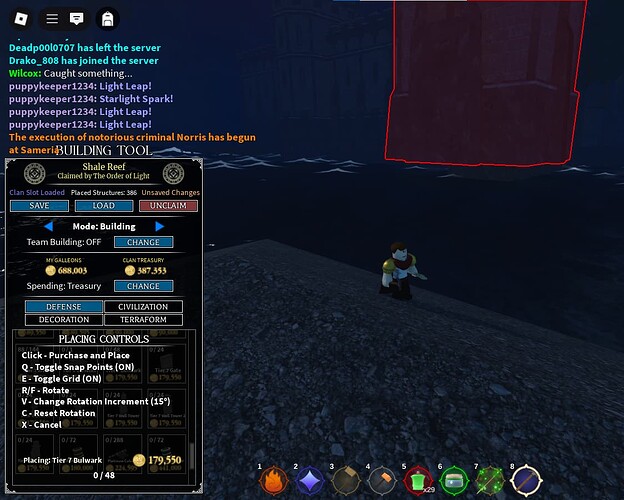
Task: Switch to the next building mode
Action: click(x=159, y=227)
